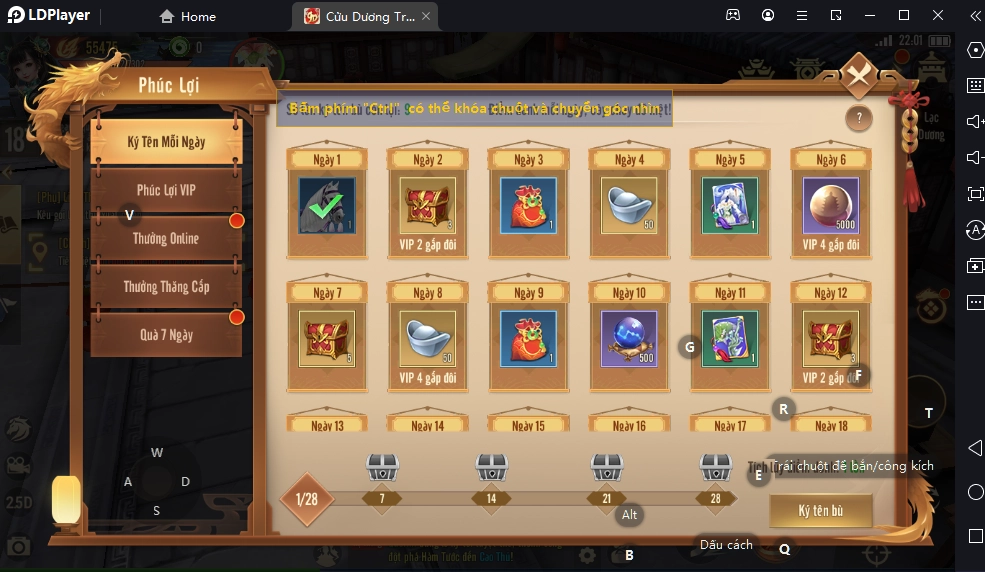Image resolution: width=985 pixels, height=572 pixels.
Task: Click the Ký tên bù button
Action: click(821, 511)
